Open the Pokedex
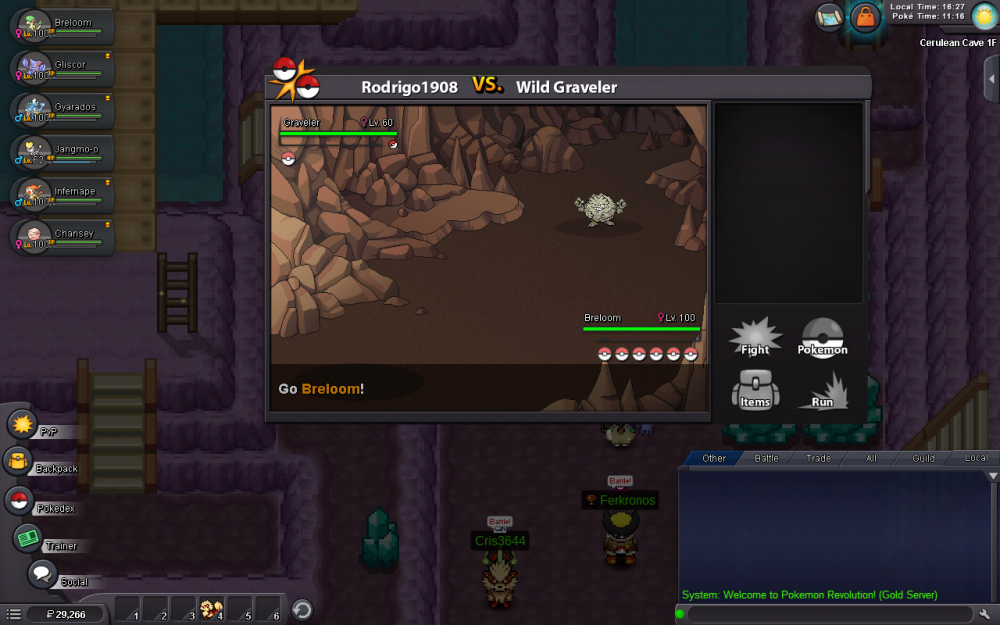 (x=19, y=501)
